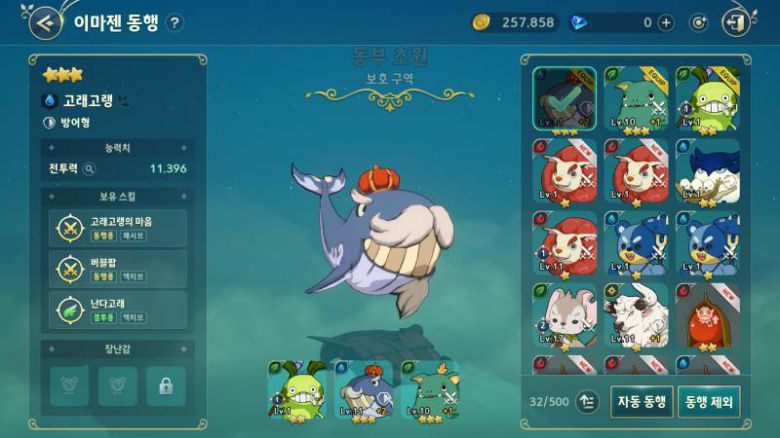Viewport: 780px width, 438px height.
Task: Activate 자동 동행 auto companion button
Action: tap(640, 401)
